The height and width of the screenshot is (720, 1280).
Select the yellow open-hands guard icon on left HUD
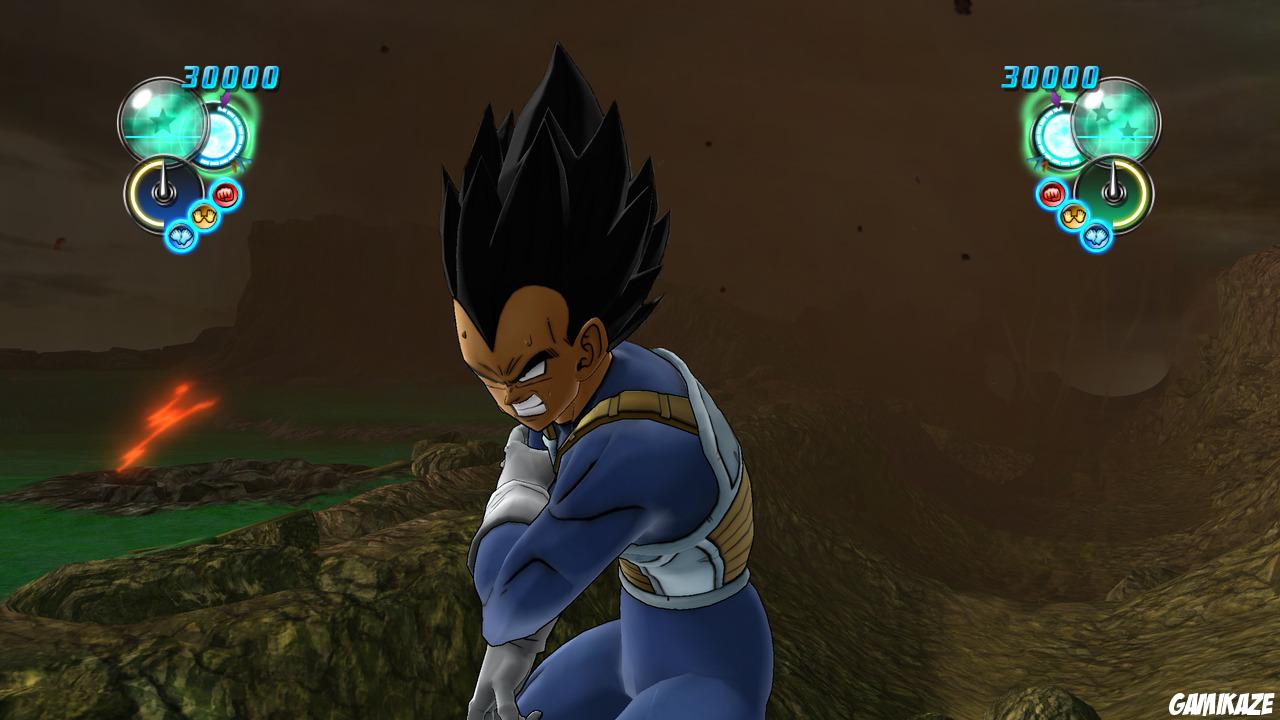205,214
